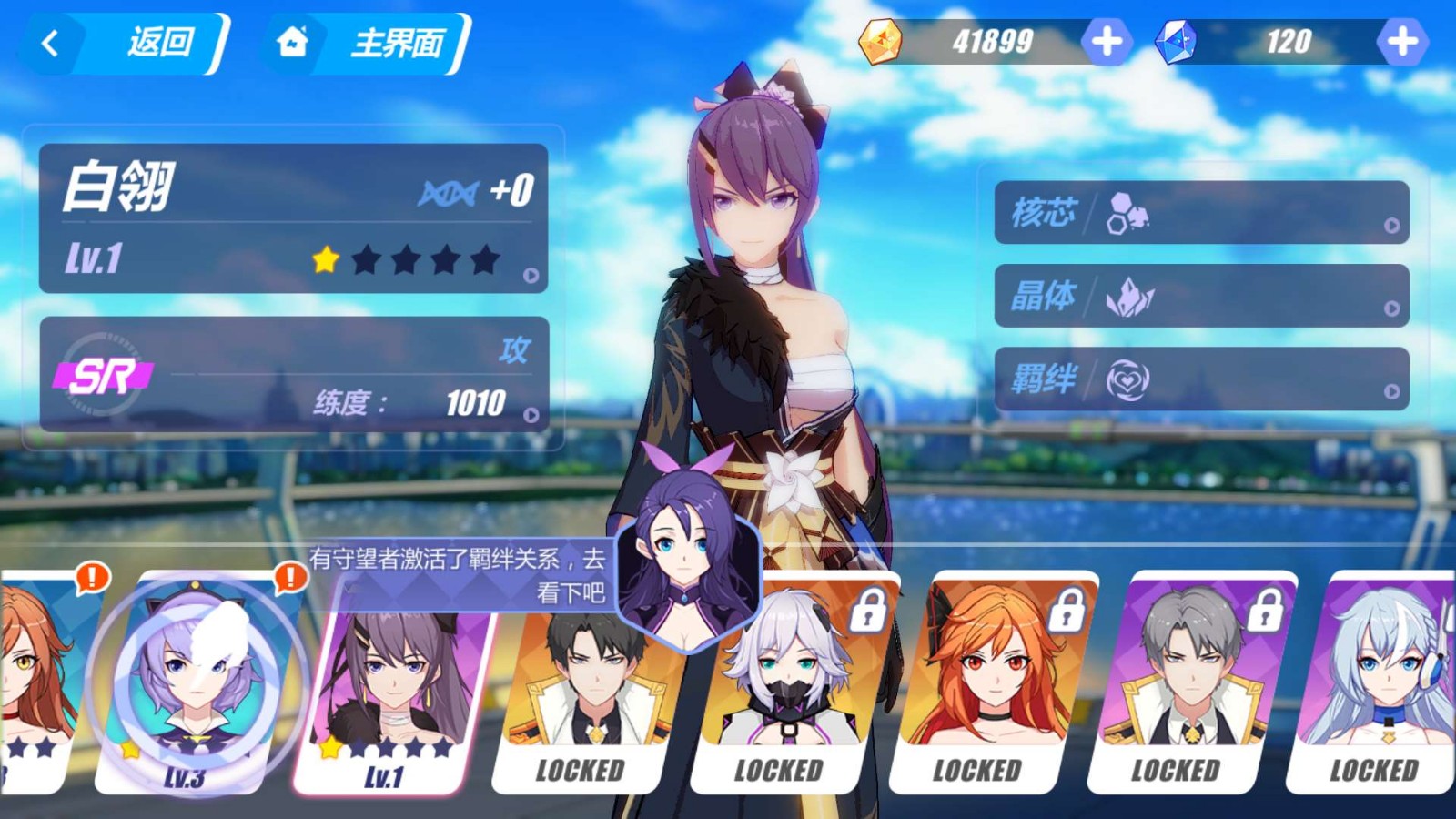Expand the 白翎 level and star panel
Viewport: 1456px width, 819px height.
coord(293,218)
